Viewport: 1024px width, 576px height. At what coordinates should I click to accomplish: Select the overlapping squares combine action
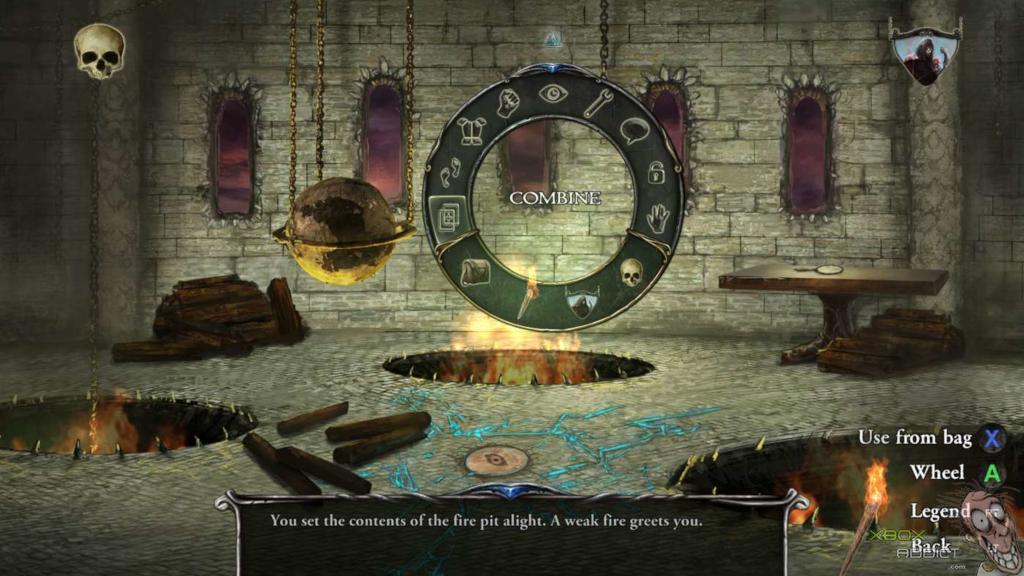pos(446,215)
